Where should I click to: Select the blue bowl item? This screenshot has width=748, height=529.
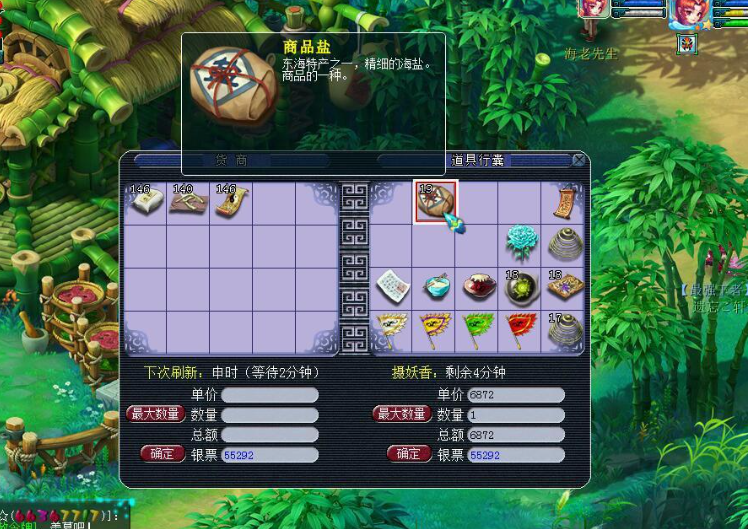pyautogui.click(x=436, y=288)
